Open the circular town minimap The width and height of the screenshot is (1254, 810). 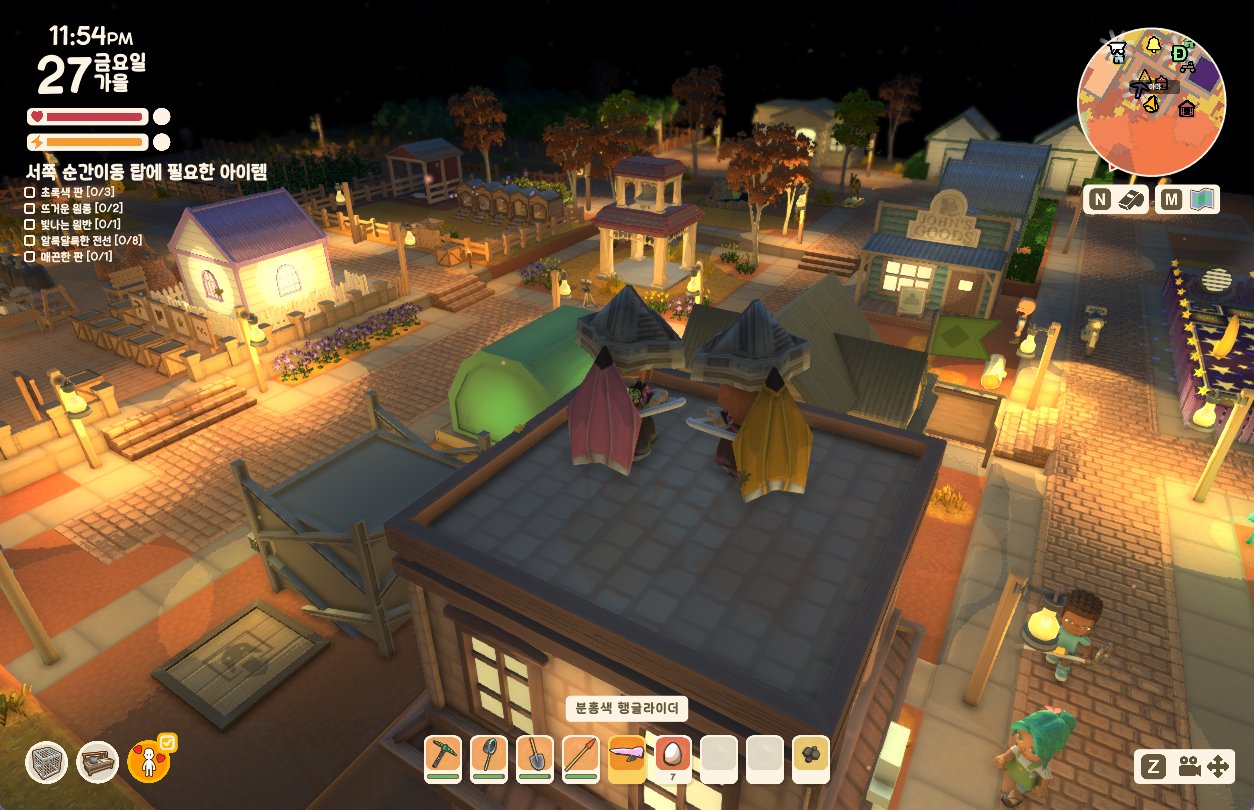coord(1150,101)
